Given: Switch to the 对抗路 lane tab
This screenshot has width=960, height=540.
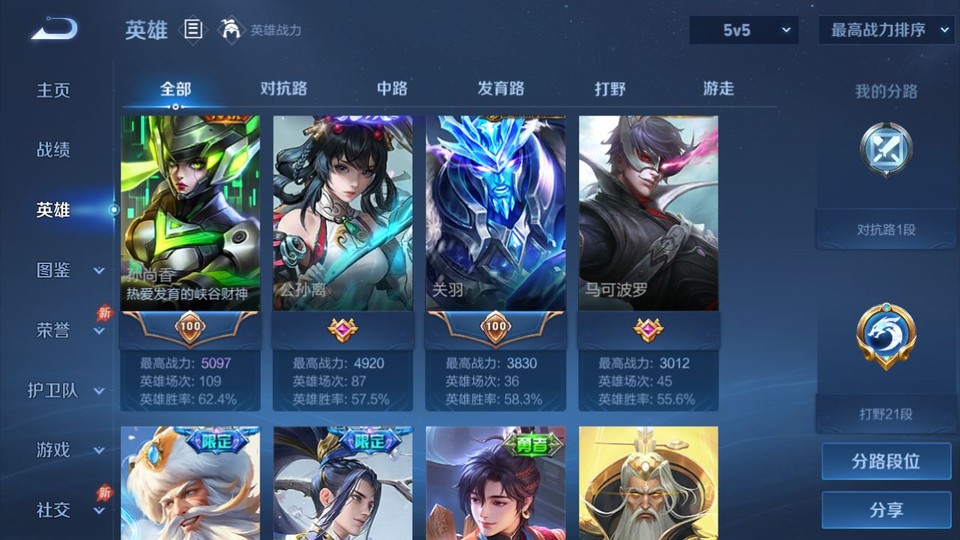Looking at the screenshot, I should click(283, 88).
